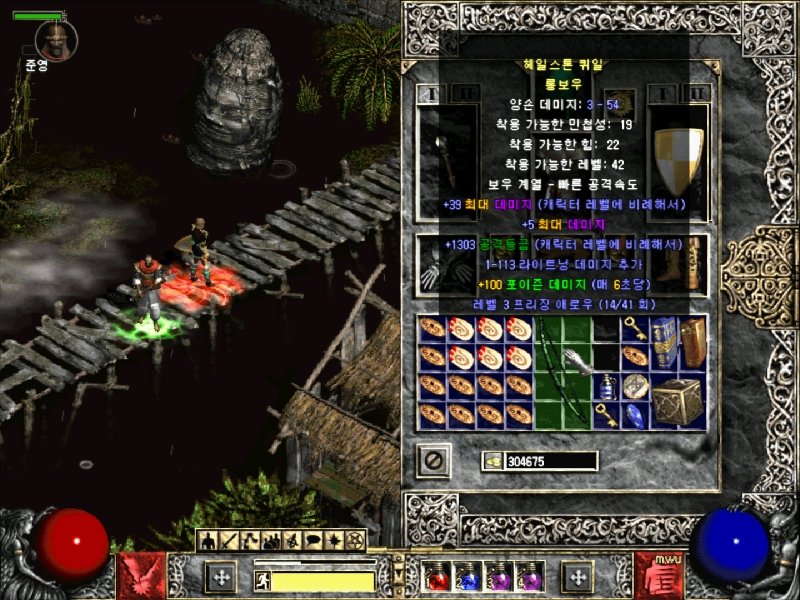Pick up the round rune stone
800x600 pixels.
[x=635, y=386]
